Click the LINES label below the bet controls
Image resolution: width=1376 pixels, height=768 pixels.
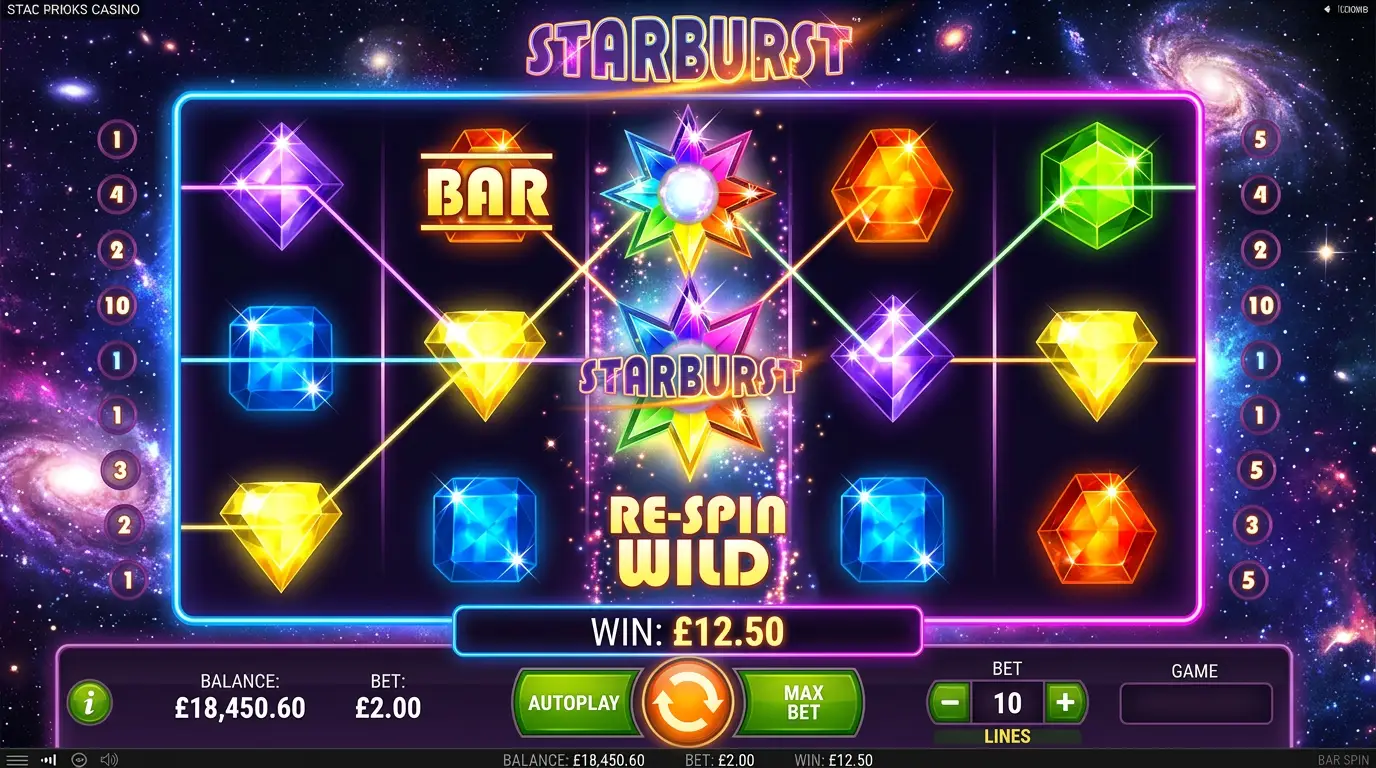tap(1008, 736)
